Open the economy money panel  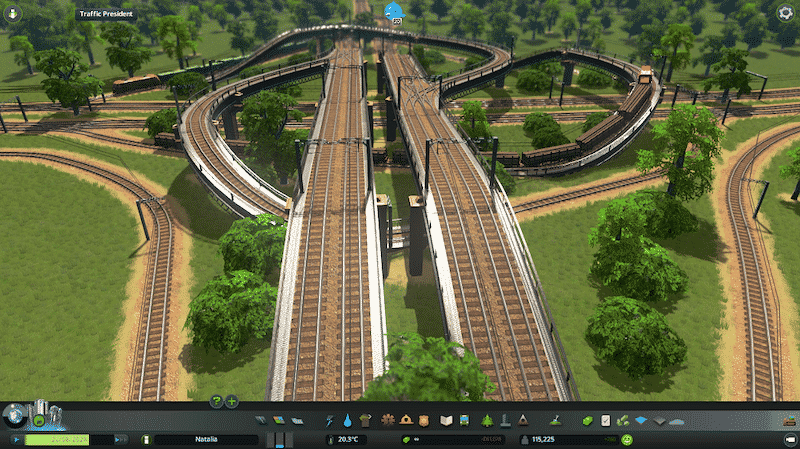tap(587, 420)
